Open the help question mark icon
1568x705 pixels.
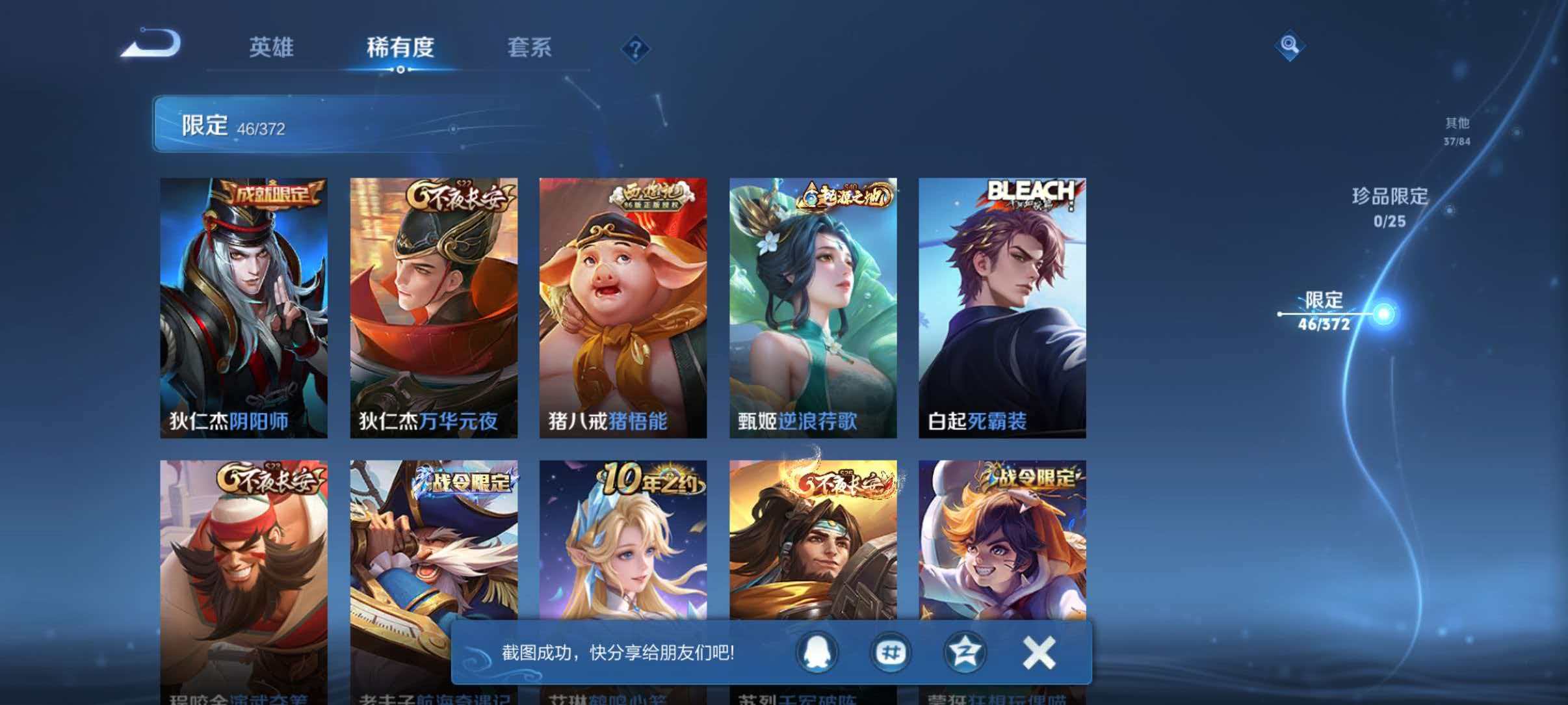636,49
